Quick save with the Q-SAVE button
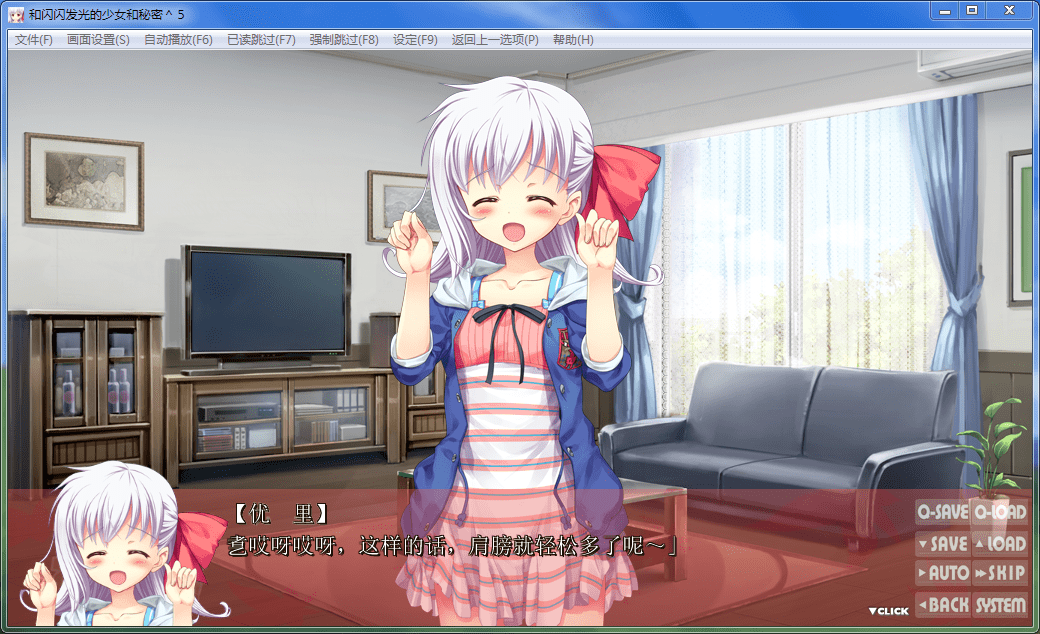 point(942,512)
